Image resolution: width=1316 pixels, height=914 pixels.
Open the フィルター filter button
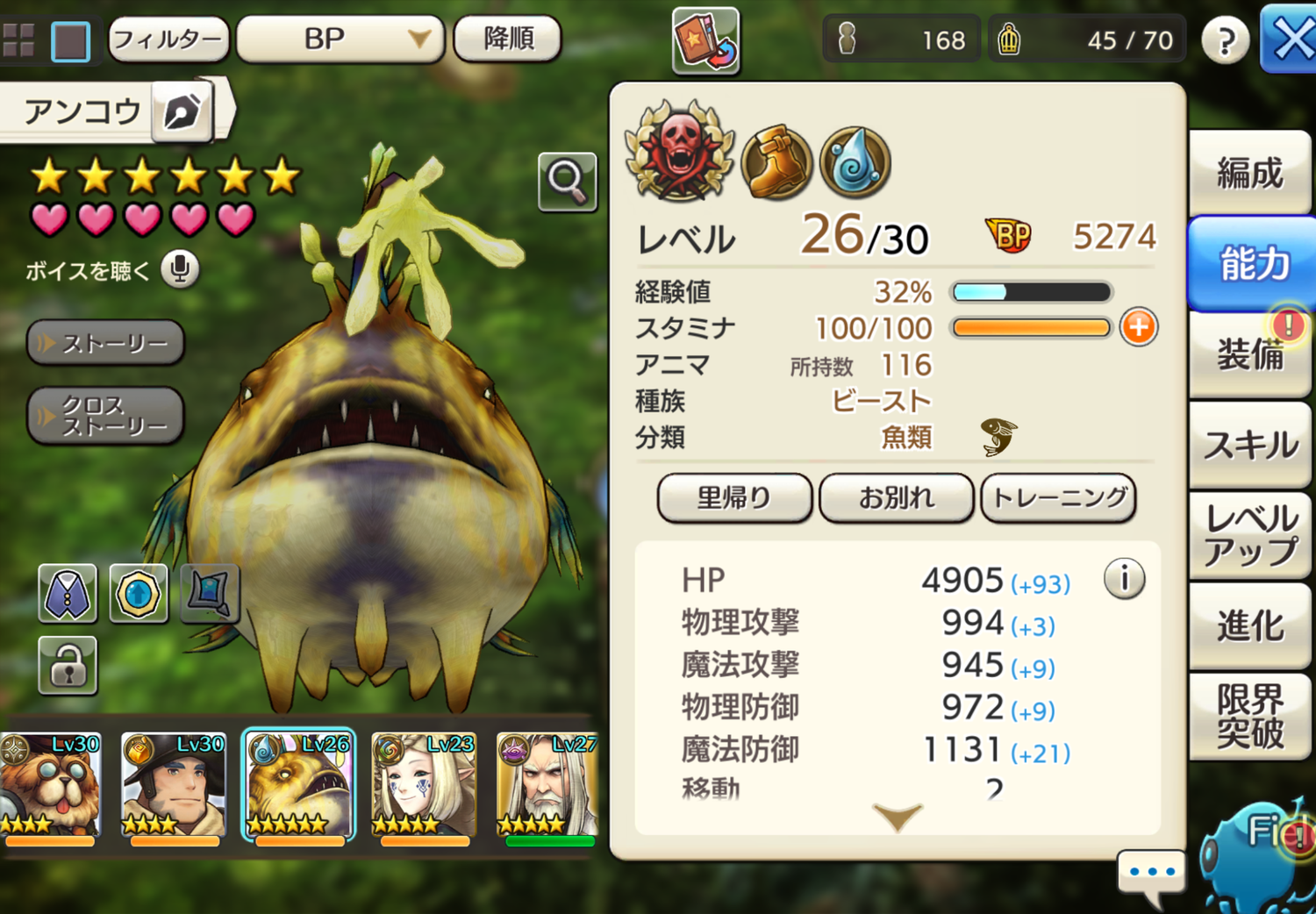pos(168,39)
